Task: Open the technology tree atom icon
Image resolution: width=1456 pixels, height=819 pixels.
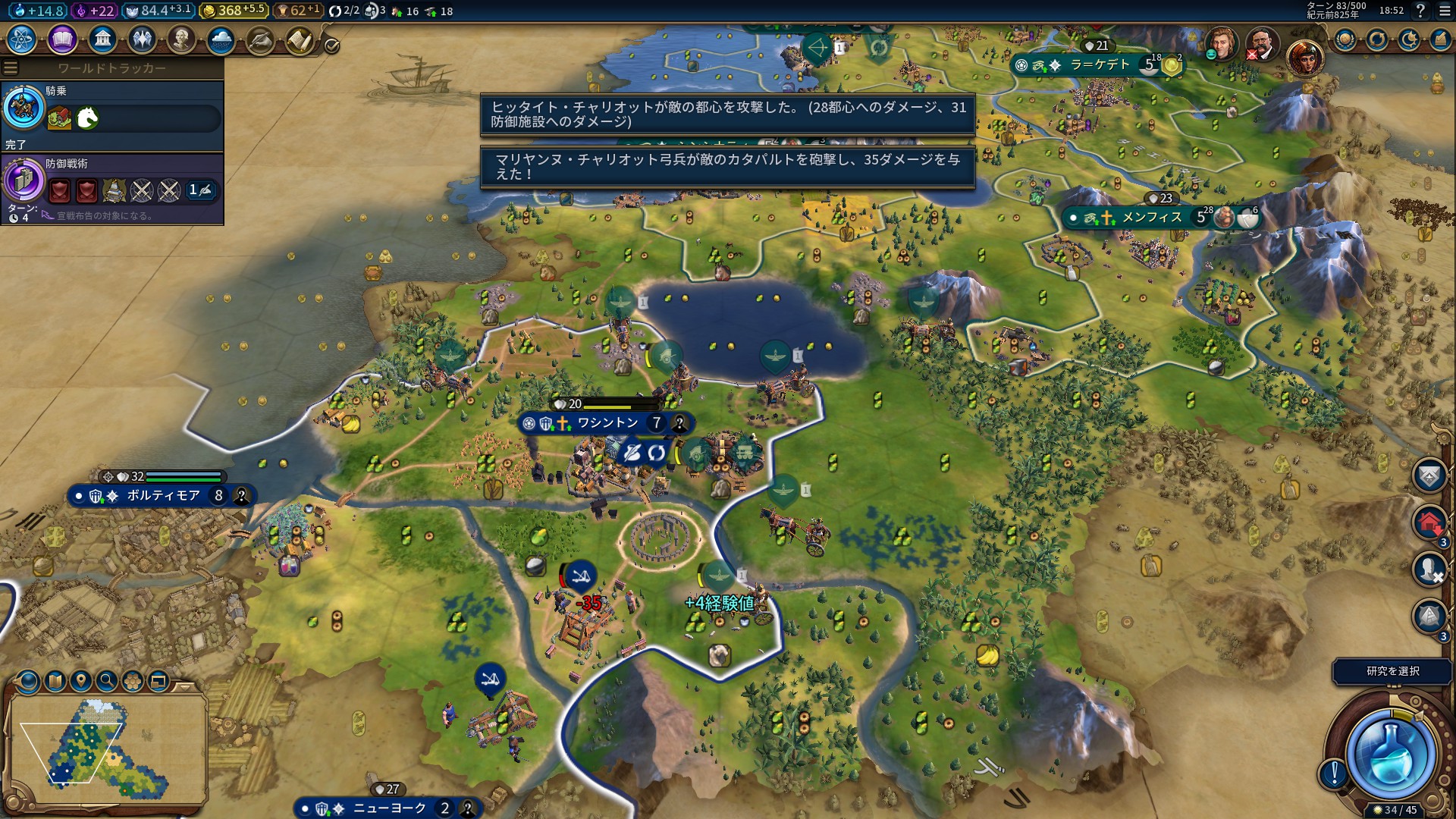Action: point(22,39)
